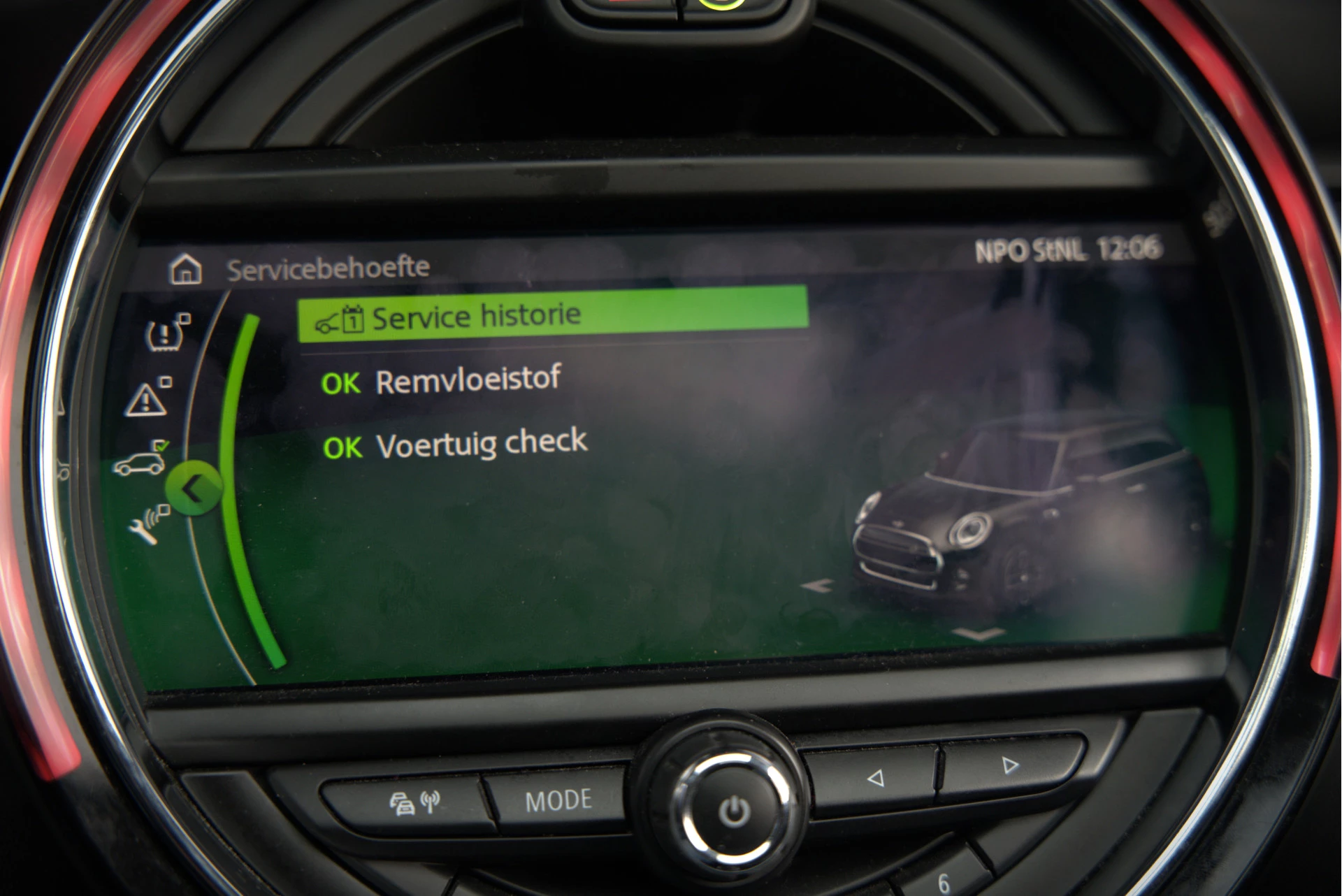Enable MODE source switching

coord(561,798)
